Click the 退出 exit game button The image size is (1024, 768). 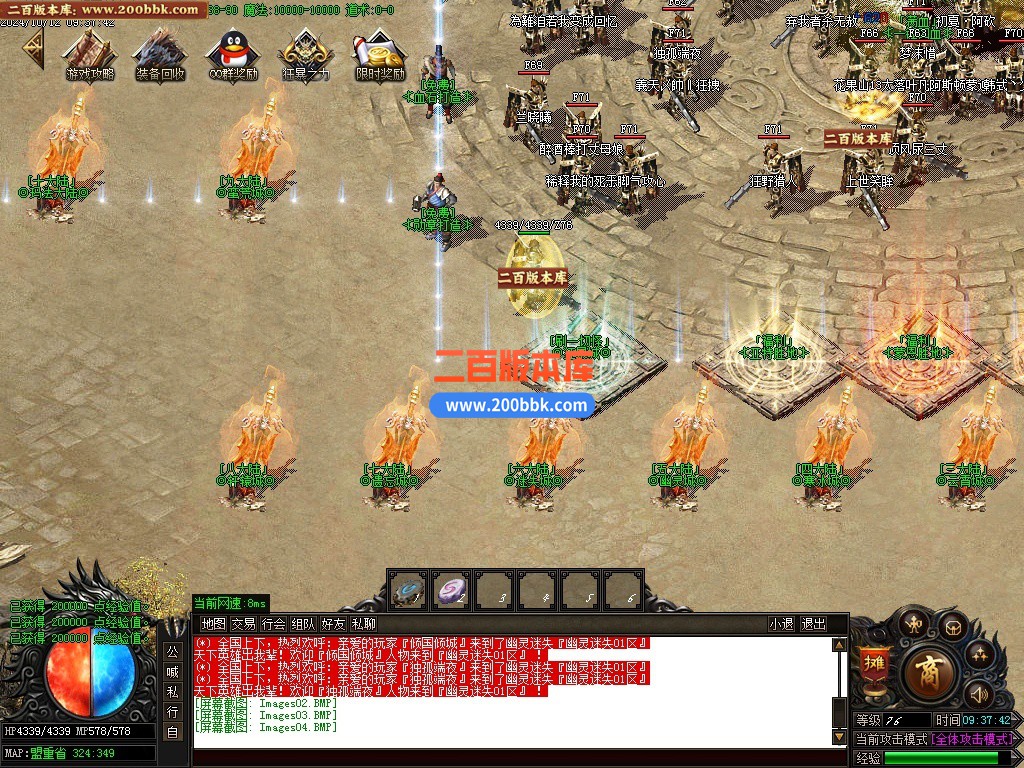click(x=814, y=624)
